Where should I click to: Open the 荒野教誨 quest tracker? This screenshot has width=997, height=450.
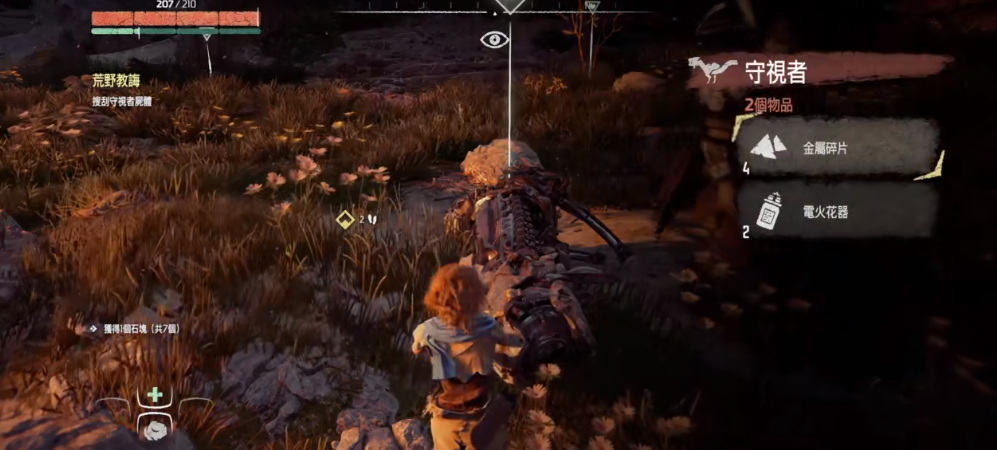pyautogui.click(x=118, y=83)
